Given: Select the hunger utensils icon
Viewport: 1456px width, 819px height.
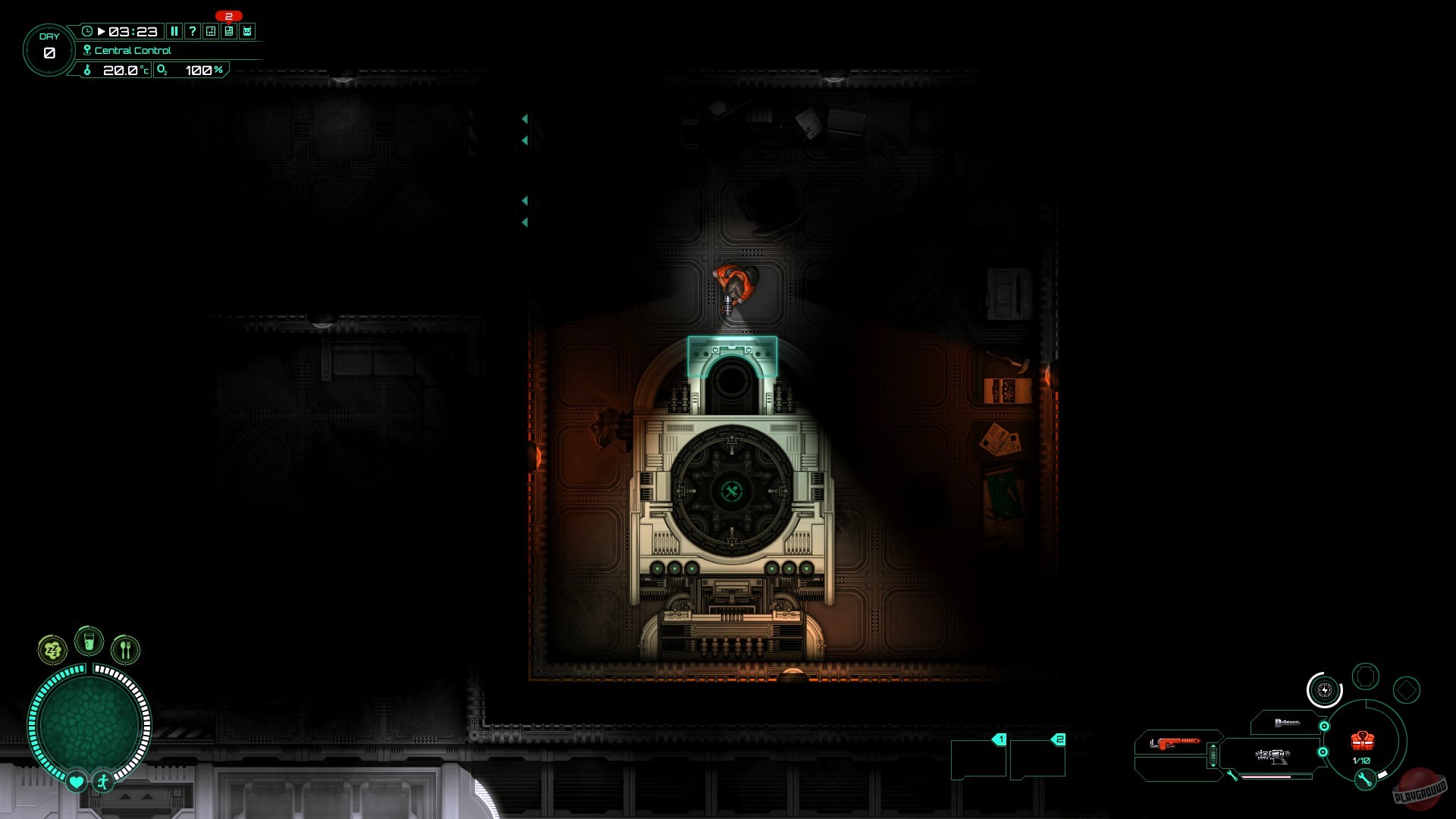Looking at the screenshot, I should [x=125, y=649].
